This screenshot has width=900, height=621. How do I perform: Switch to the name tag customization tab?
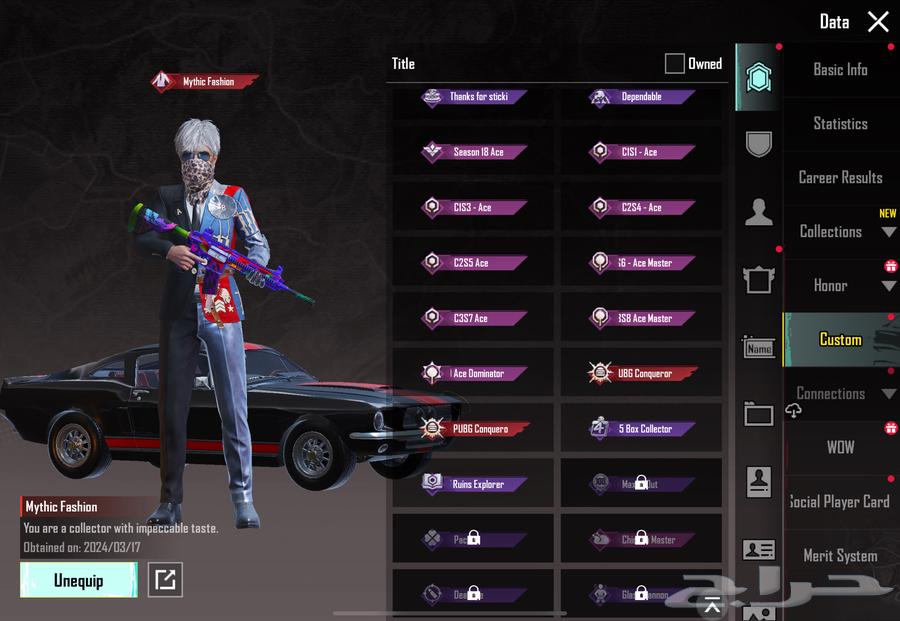[x=759, y=348]
